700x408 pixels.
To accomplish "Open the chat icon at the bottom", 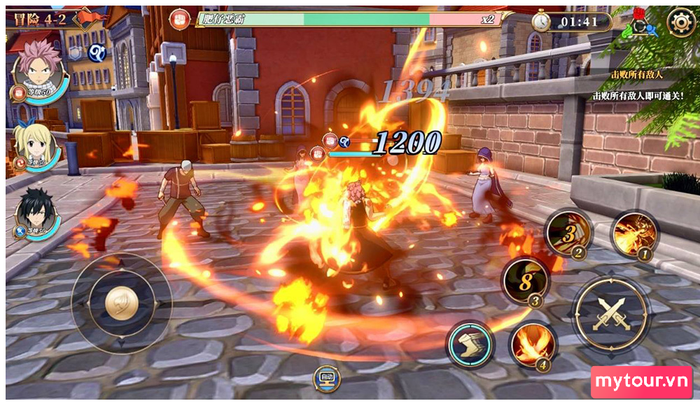I will (x=327, y=377).
